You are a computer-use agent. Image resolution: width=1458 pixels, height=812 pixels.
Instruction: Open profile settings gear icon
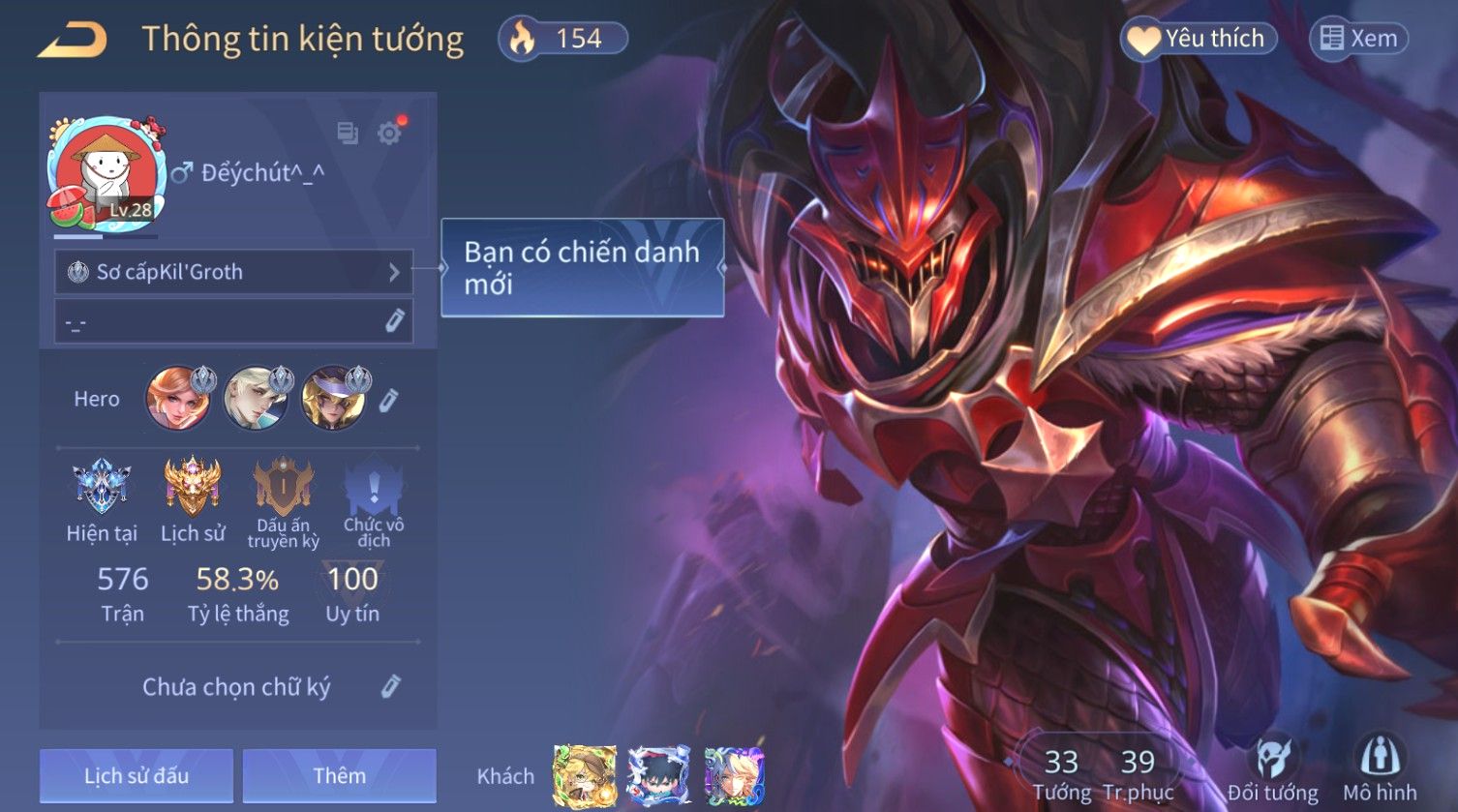coord(389,134)
